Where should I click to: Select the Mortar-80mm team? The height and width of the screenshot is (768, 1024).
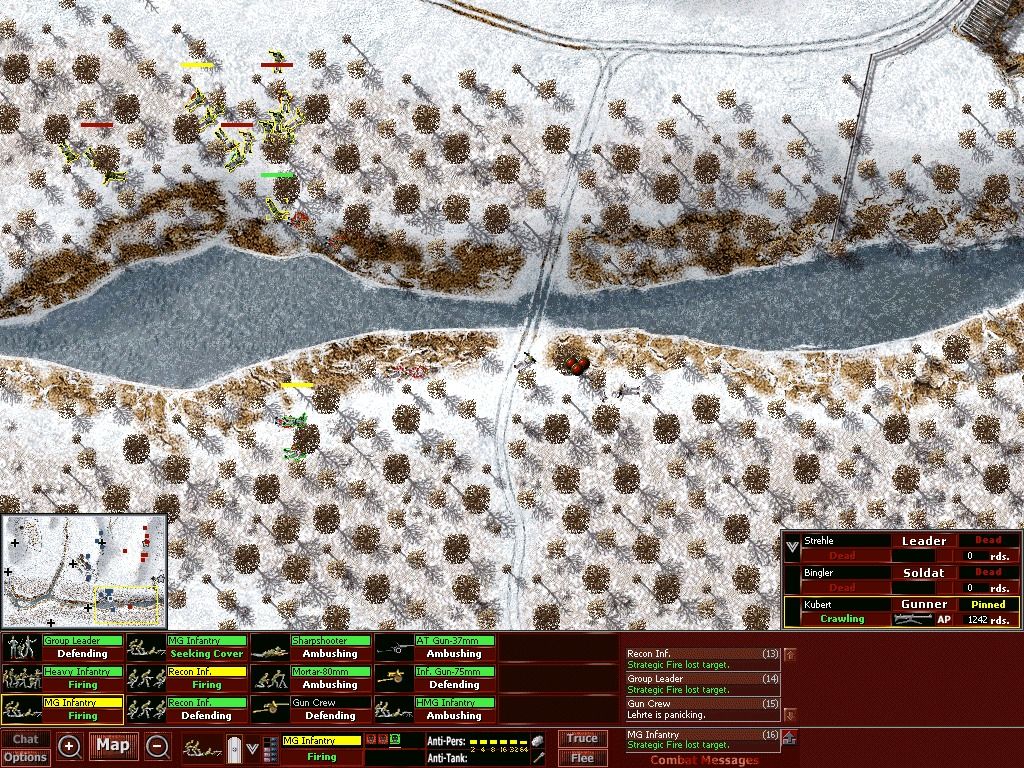[x=310, y=678]
